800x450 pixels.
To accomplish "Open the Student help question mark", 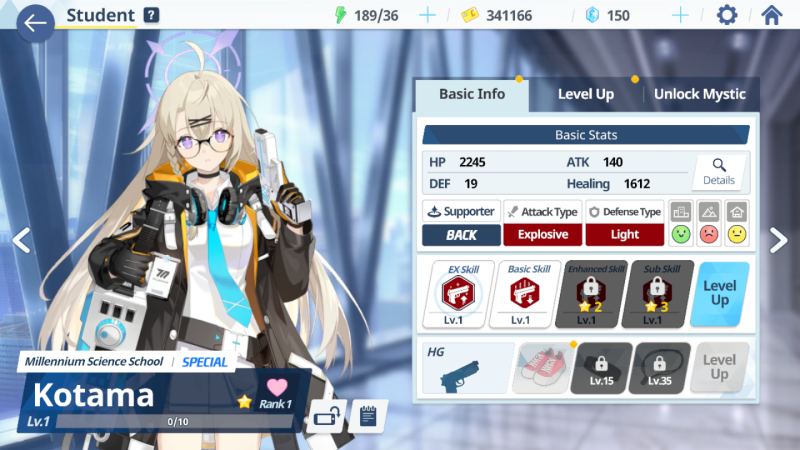I will coord(151,15).
